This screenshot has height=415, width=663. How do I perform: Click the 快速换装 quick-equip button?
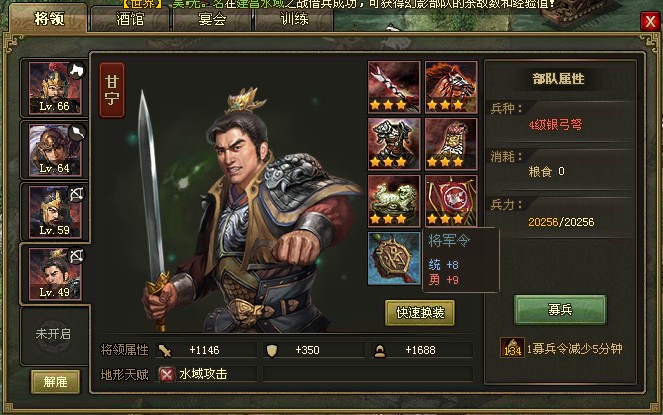(x=420, y=312)
